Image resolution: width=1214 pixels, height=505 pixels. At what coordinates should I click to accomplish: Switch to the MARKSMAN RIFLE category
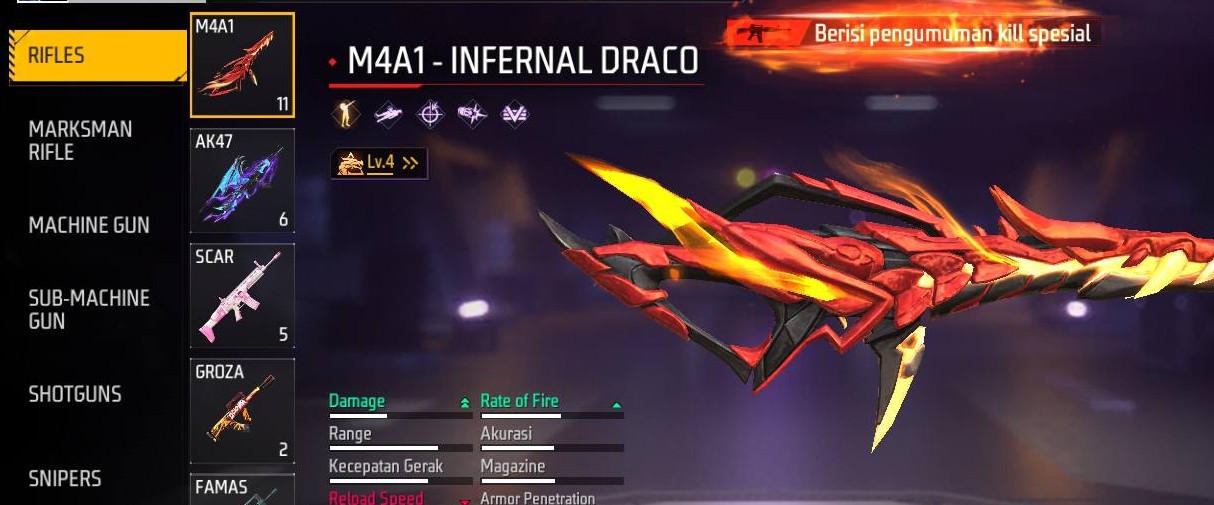tap(80, 141)
